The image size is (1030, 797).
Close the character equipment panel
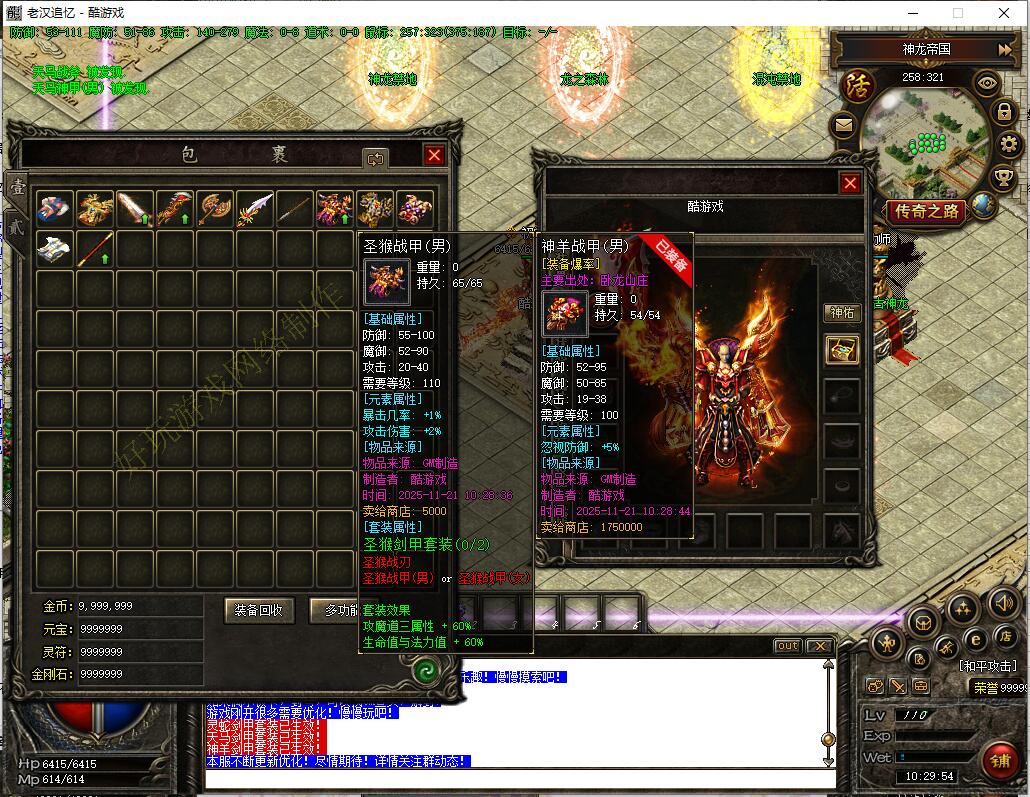pyautogui.click(x=850, y=183)
